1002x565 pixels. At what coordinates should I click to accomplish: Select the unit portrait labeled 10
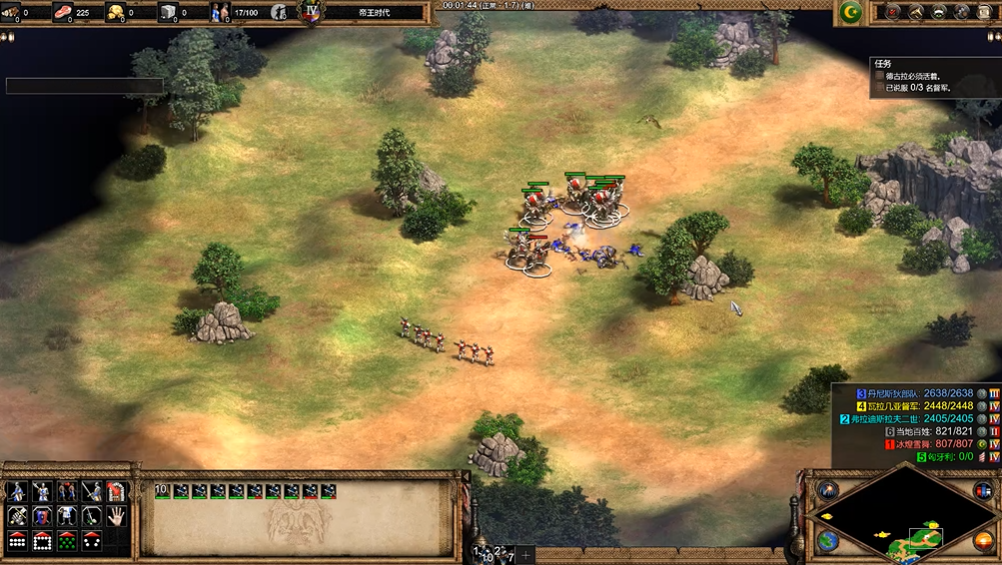(x=163, y=491)
